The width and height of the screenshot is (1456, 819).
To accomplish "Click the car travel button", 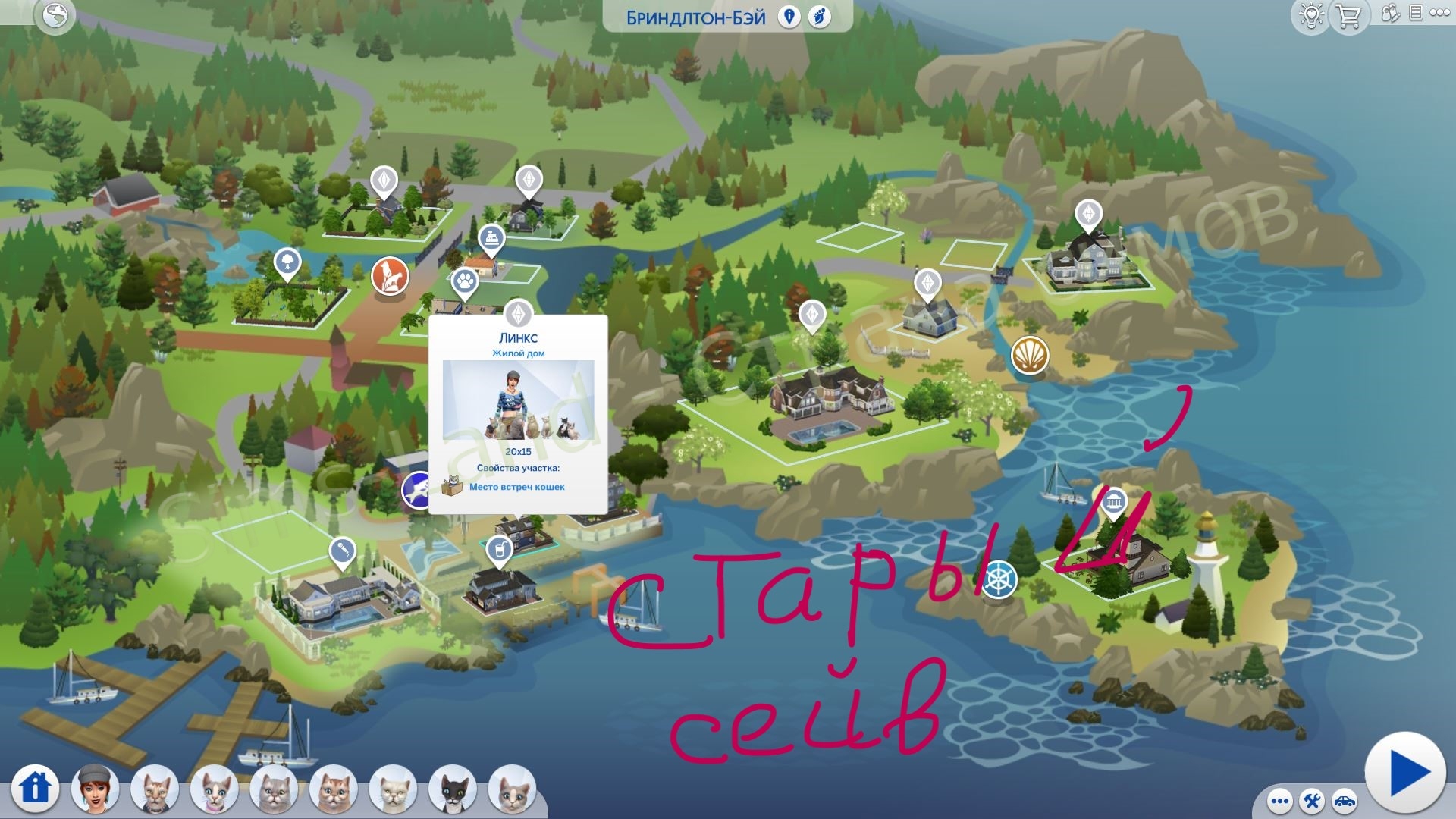I will tap(1344, 801).
